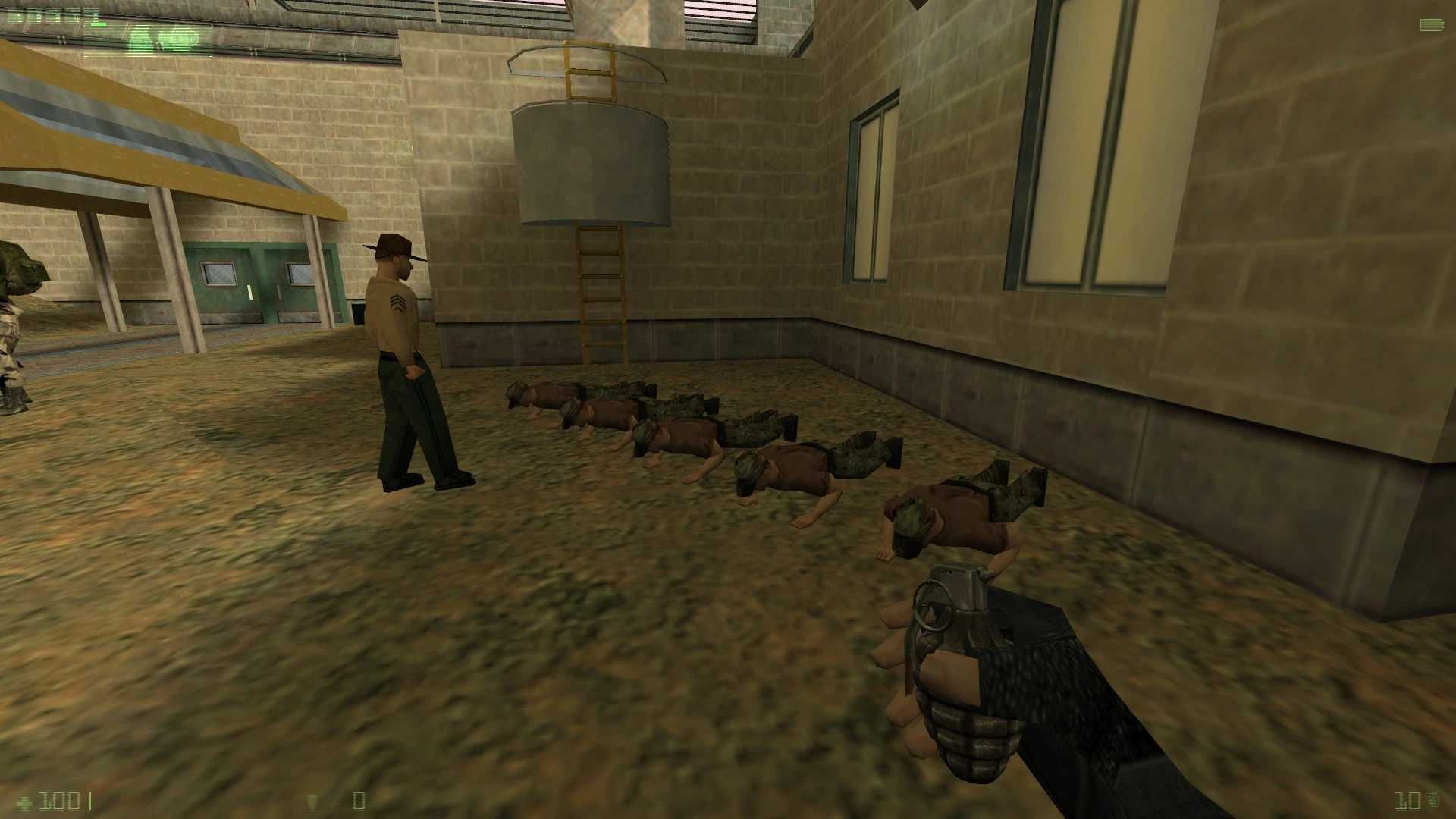Select weapon slot 1 in the HUD bar

(19, 17)
